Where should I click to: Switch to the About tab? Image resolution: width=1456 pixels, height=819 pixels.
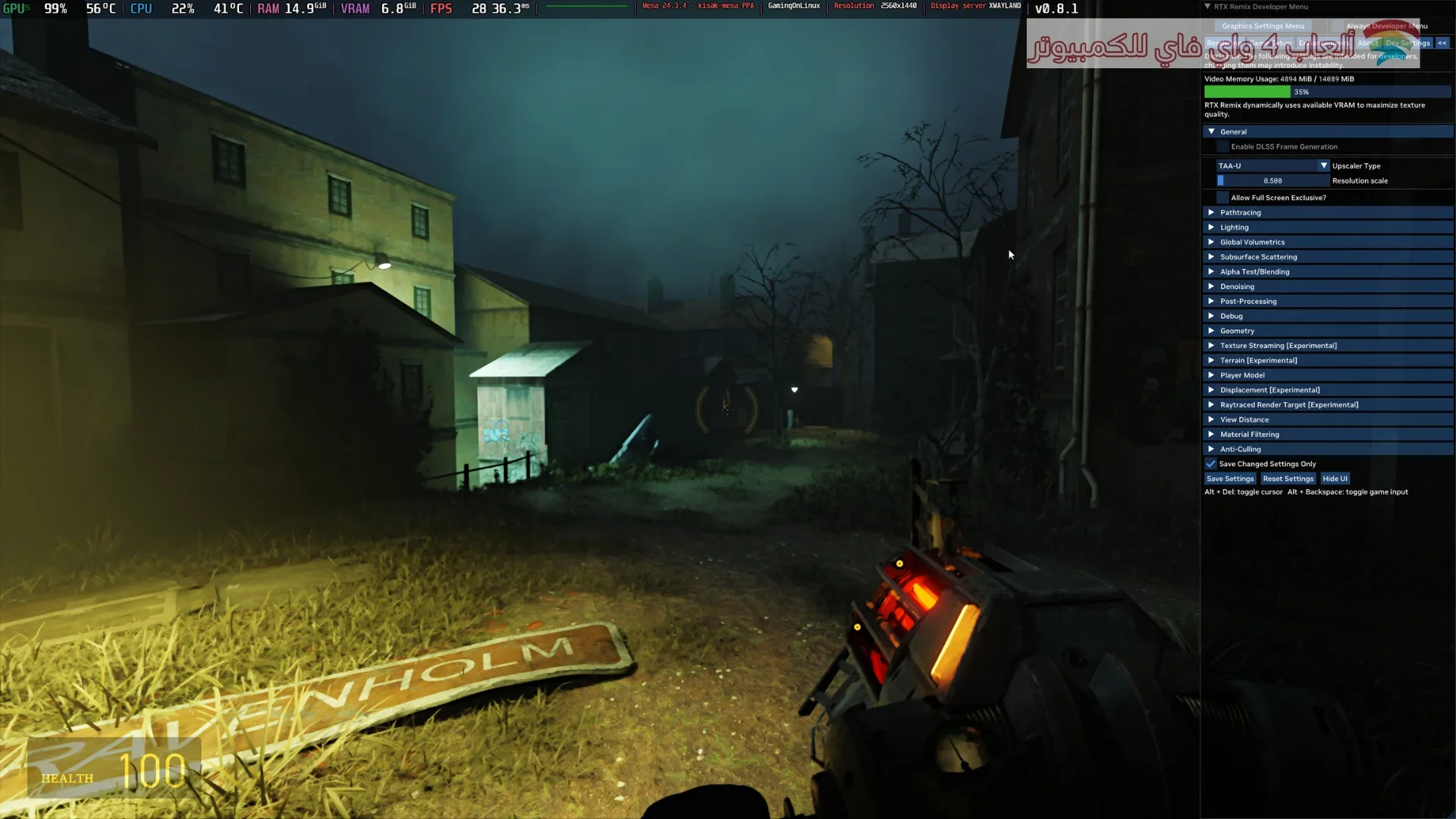pos(1367,43)
